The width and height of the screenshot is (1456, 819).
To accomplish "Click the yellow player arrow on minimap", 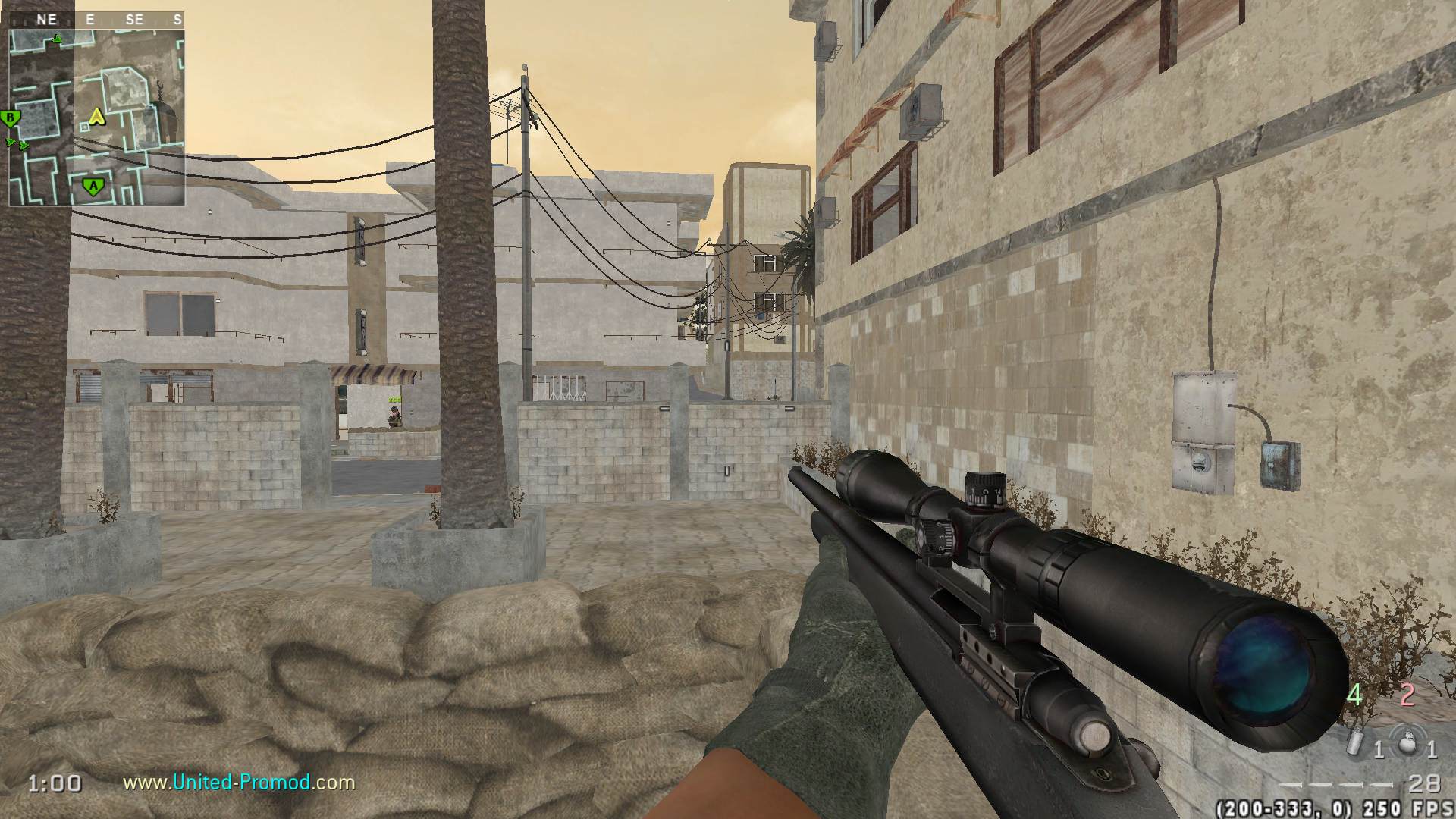I will click(96, 116).
